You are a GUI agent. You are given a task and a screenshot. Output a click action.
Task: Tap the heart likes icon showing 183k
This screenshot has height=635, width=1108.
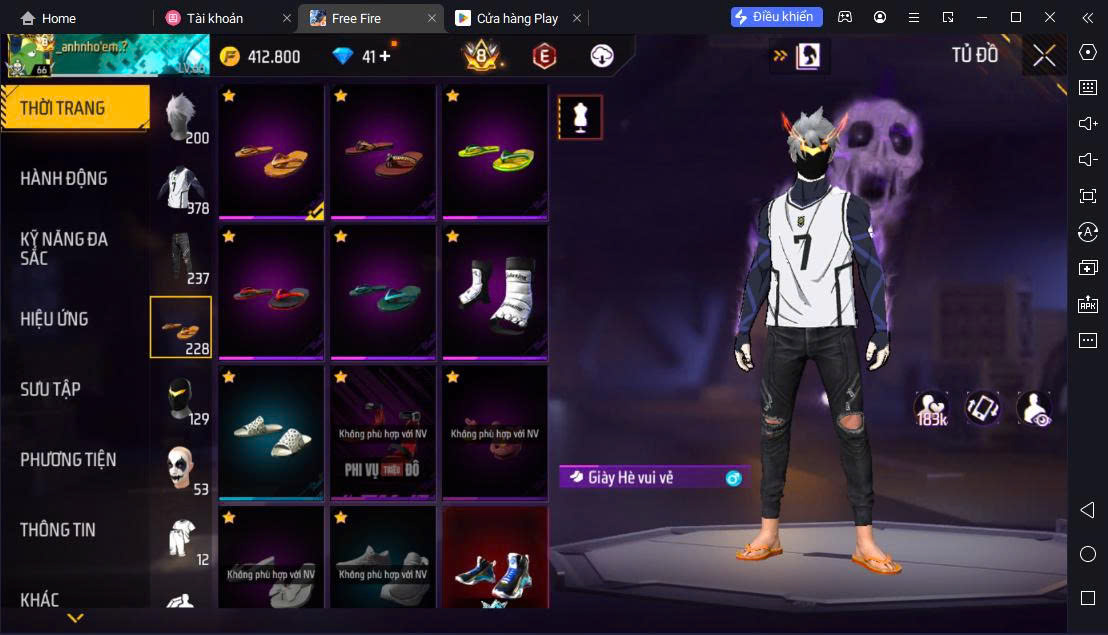click(931, 408)
